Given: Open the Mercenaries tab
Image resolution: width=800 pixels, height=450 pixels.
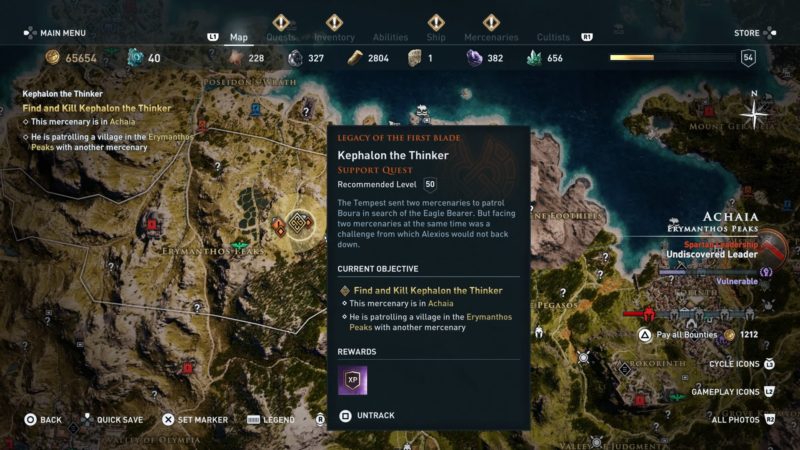Looking at the screenshot, I should point(491,38).
